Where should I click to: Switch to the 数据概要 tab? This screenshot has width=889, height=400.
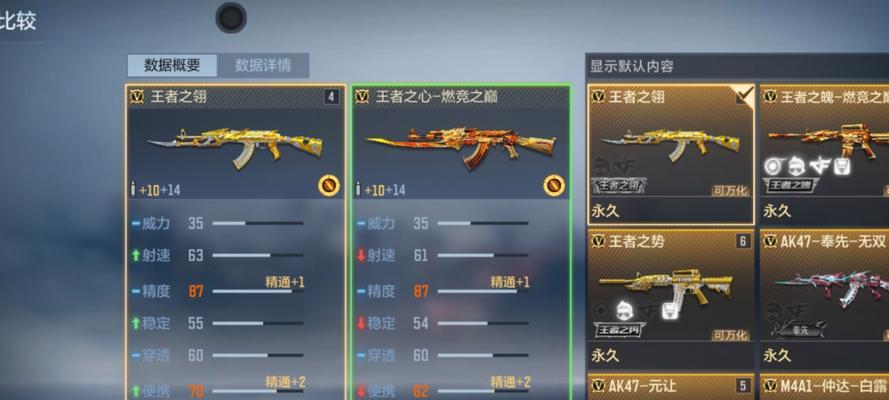(172, 65)
